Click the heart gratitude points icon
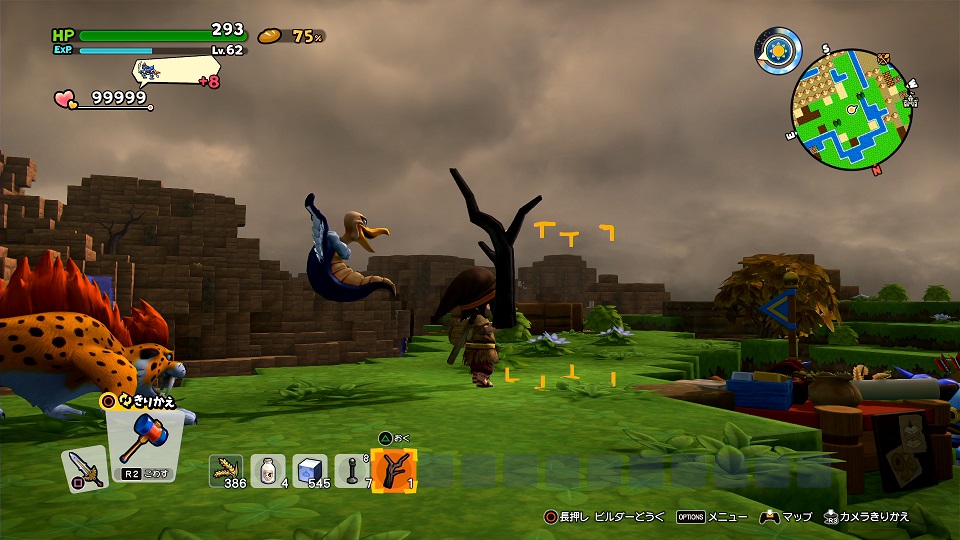This screenshot has height=540, width=960. pos(66,99)
